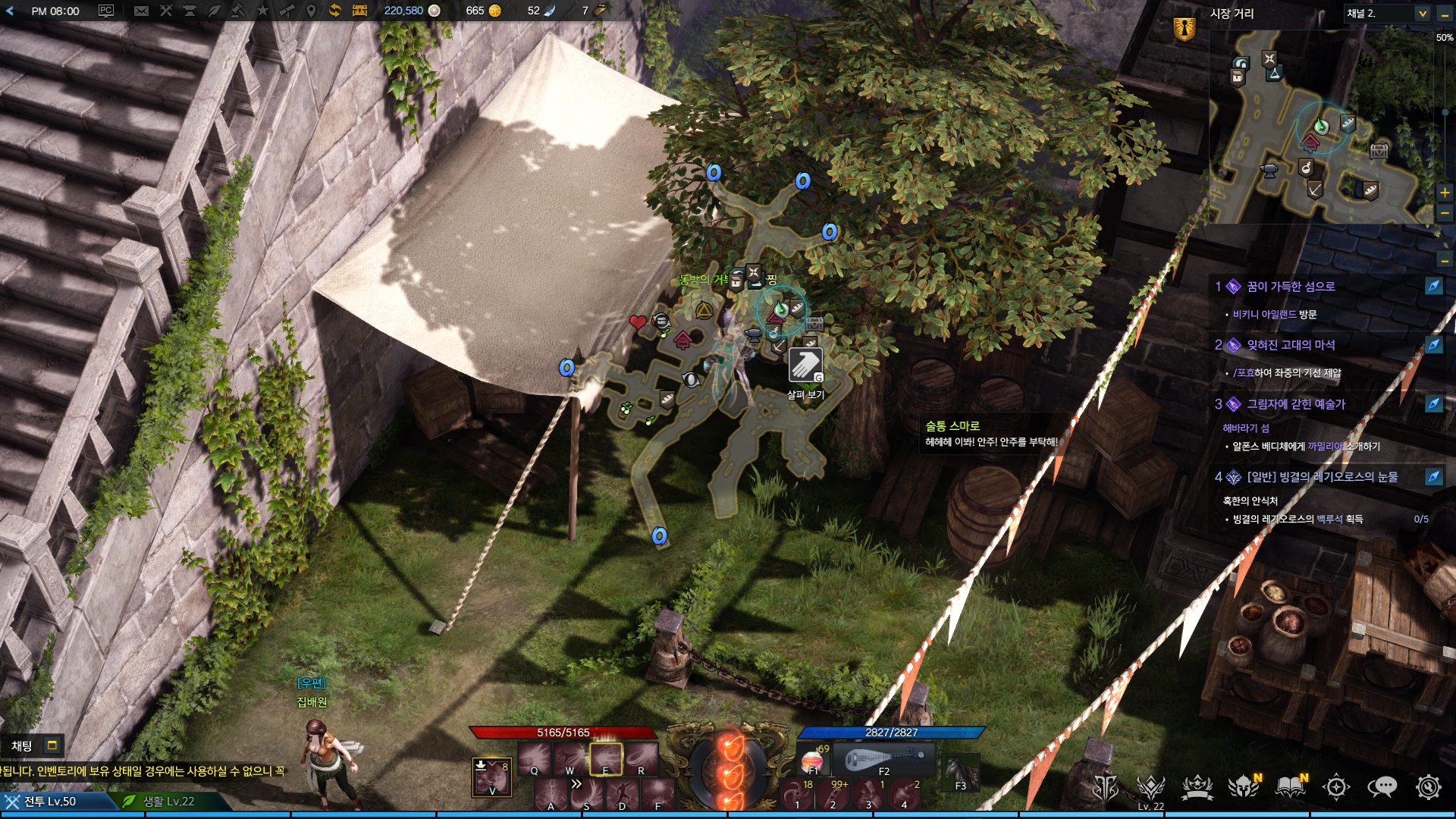This screenshot has height=819, width=1456.
Task: Toggle the 채팅 chat window button
Action: tap(52, 745)
